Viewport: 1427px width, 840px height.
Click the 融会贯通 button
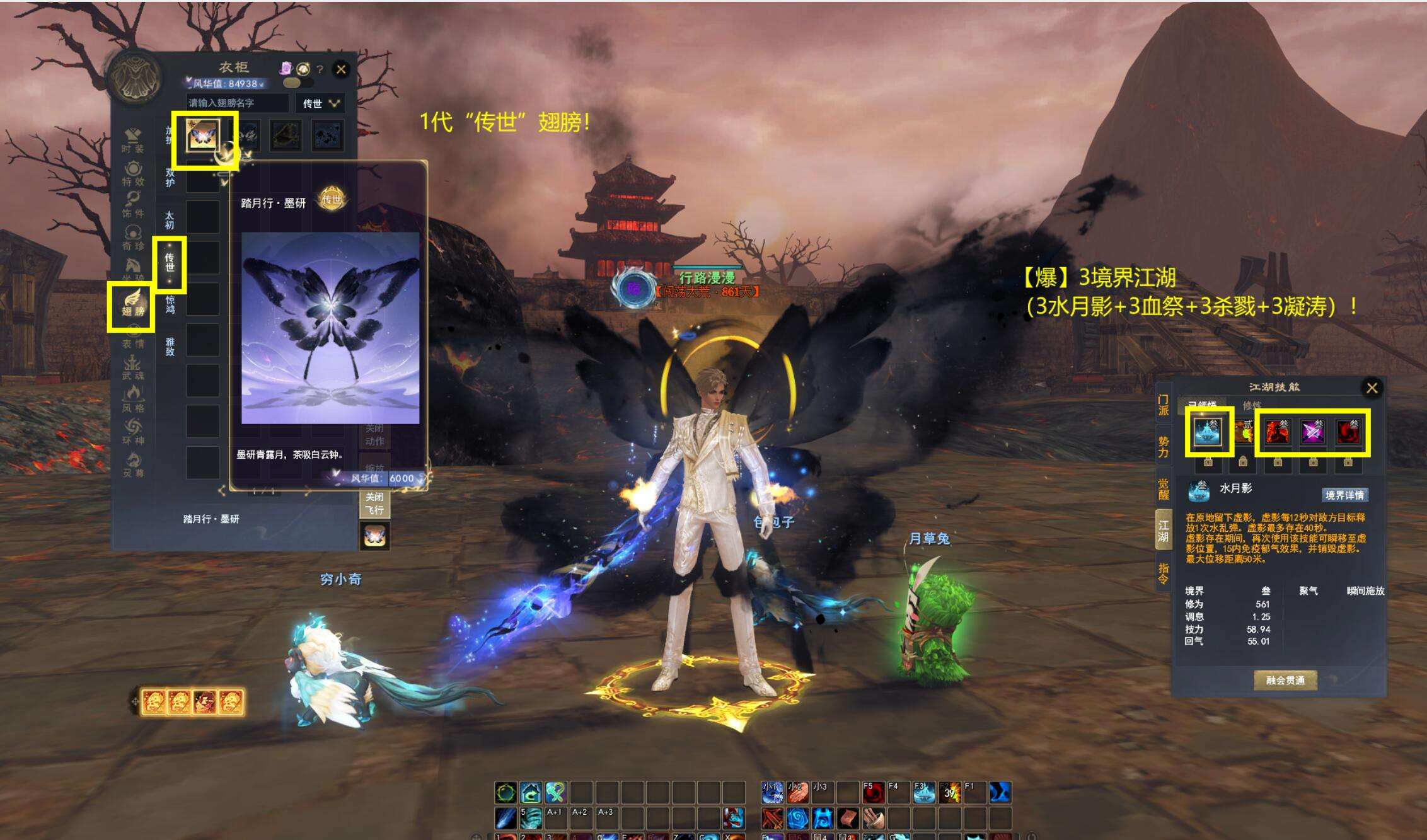point(1285,681)
